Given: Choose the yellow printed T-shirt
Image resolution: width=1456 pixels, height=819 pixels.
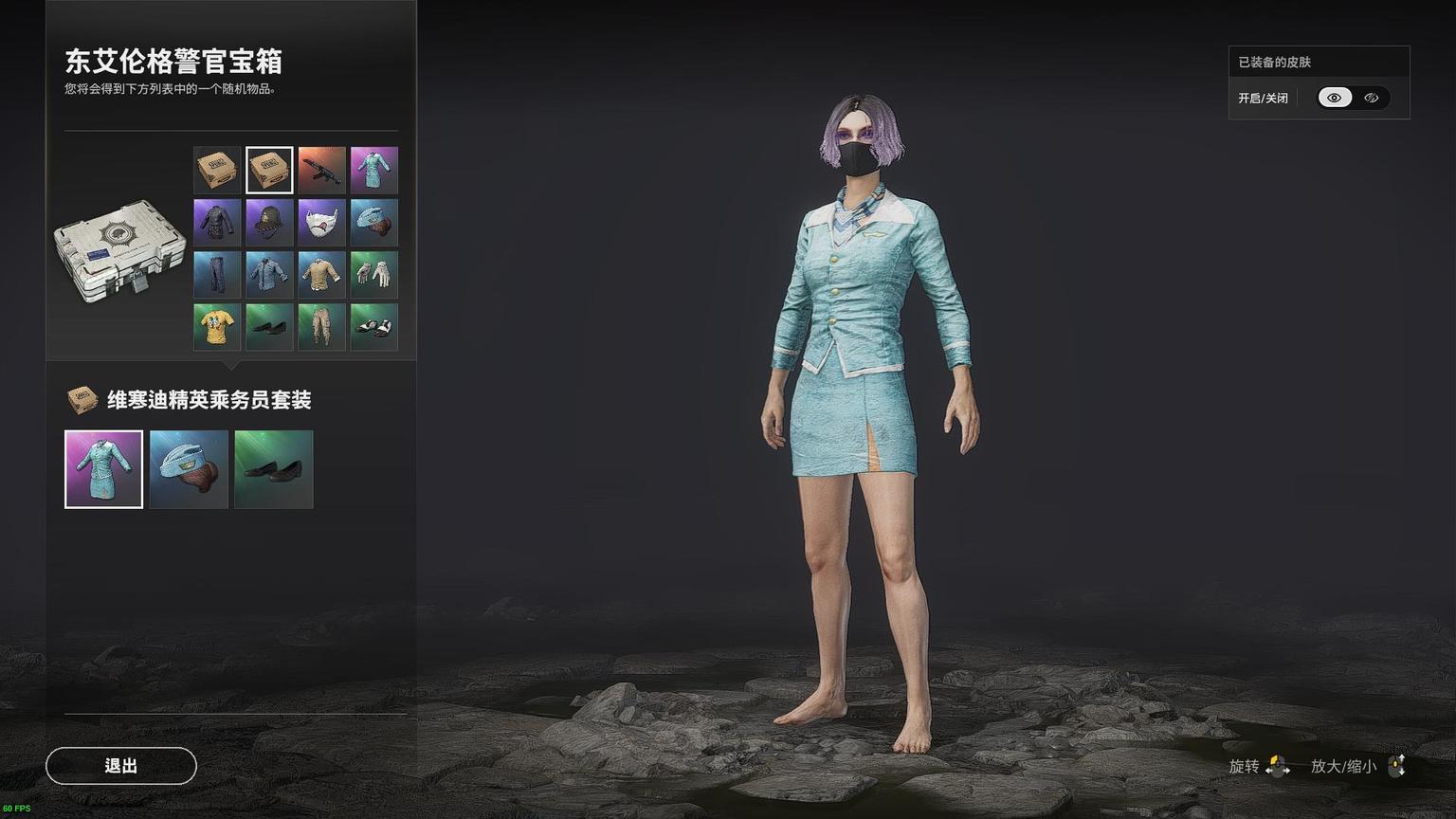Looking at the screenshot, I should pos(217,327).
